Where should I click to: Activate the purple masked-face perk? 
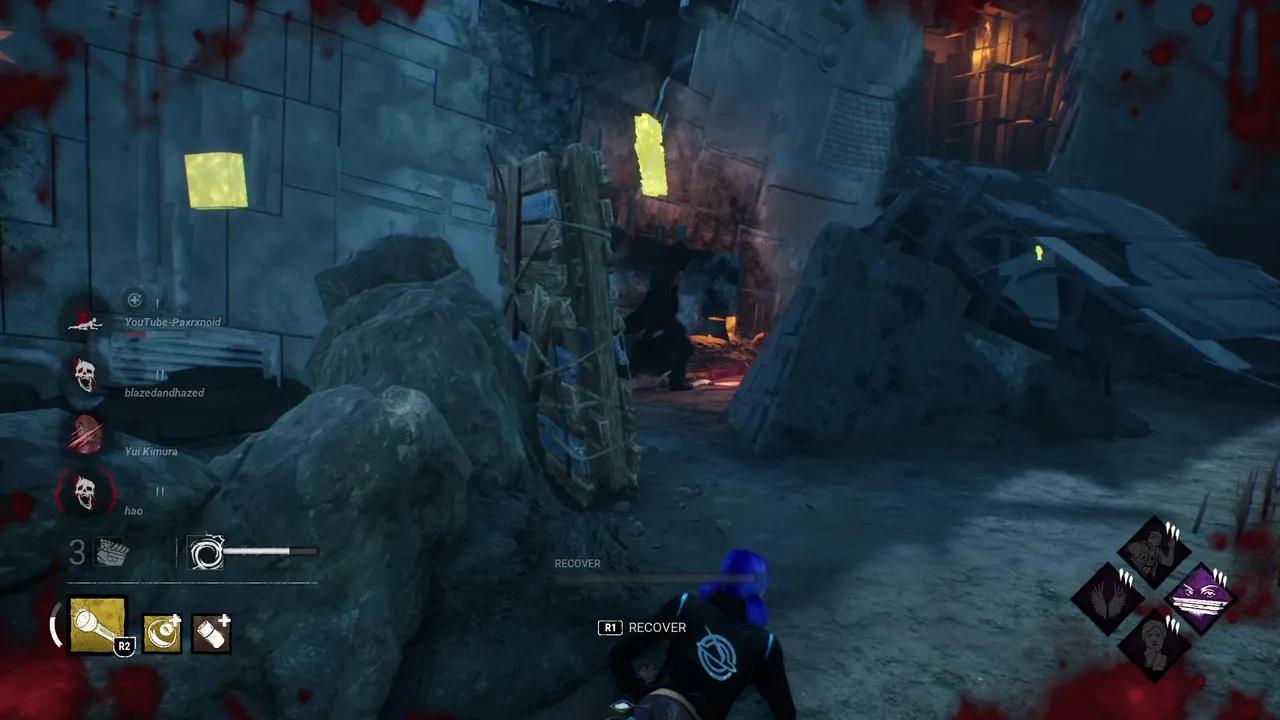1201,599
